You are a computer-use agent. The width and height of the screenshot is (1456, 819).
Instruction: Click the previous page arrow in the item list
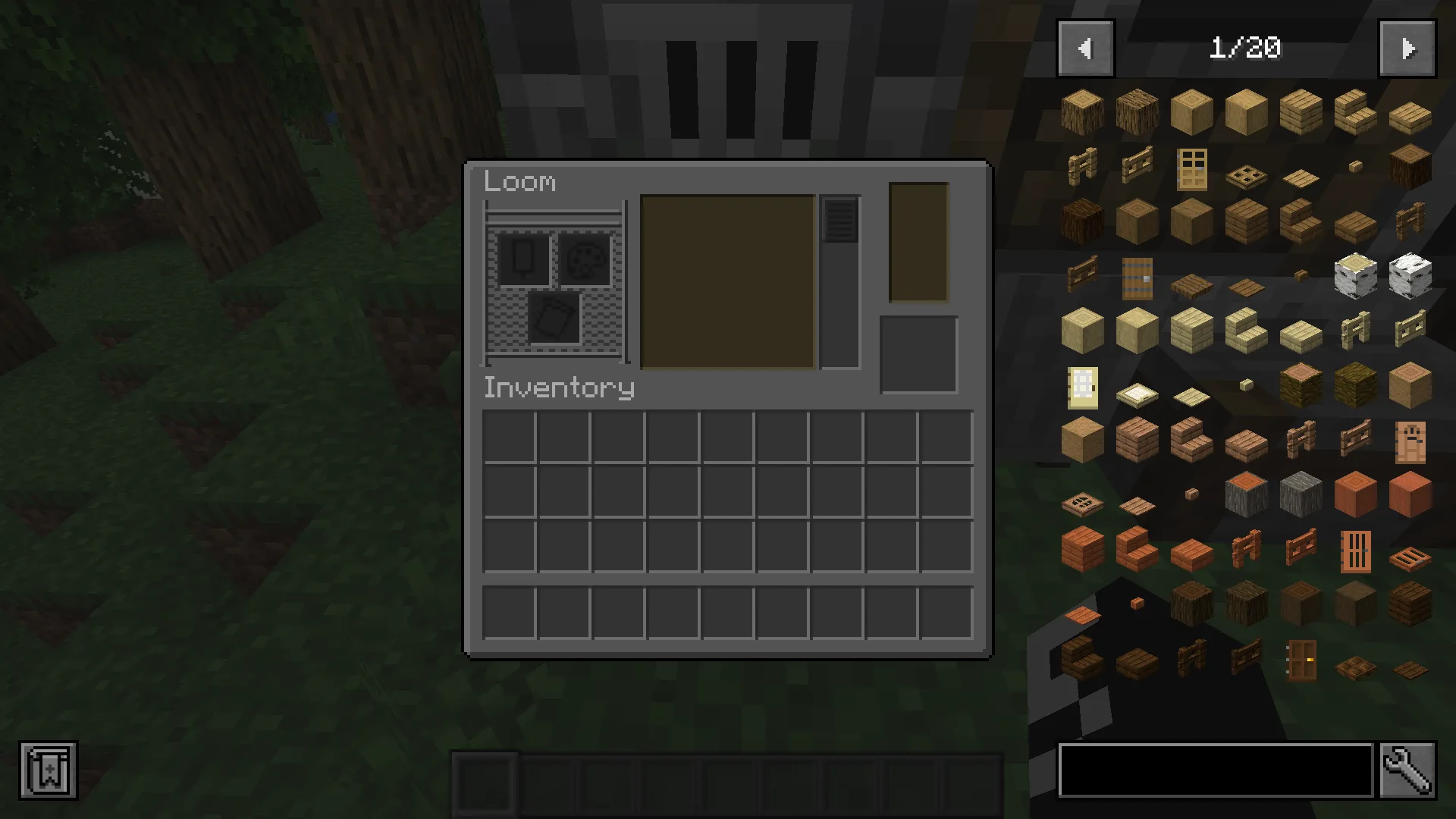point(1084,48)
